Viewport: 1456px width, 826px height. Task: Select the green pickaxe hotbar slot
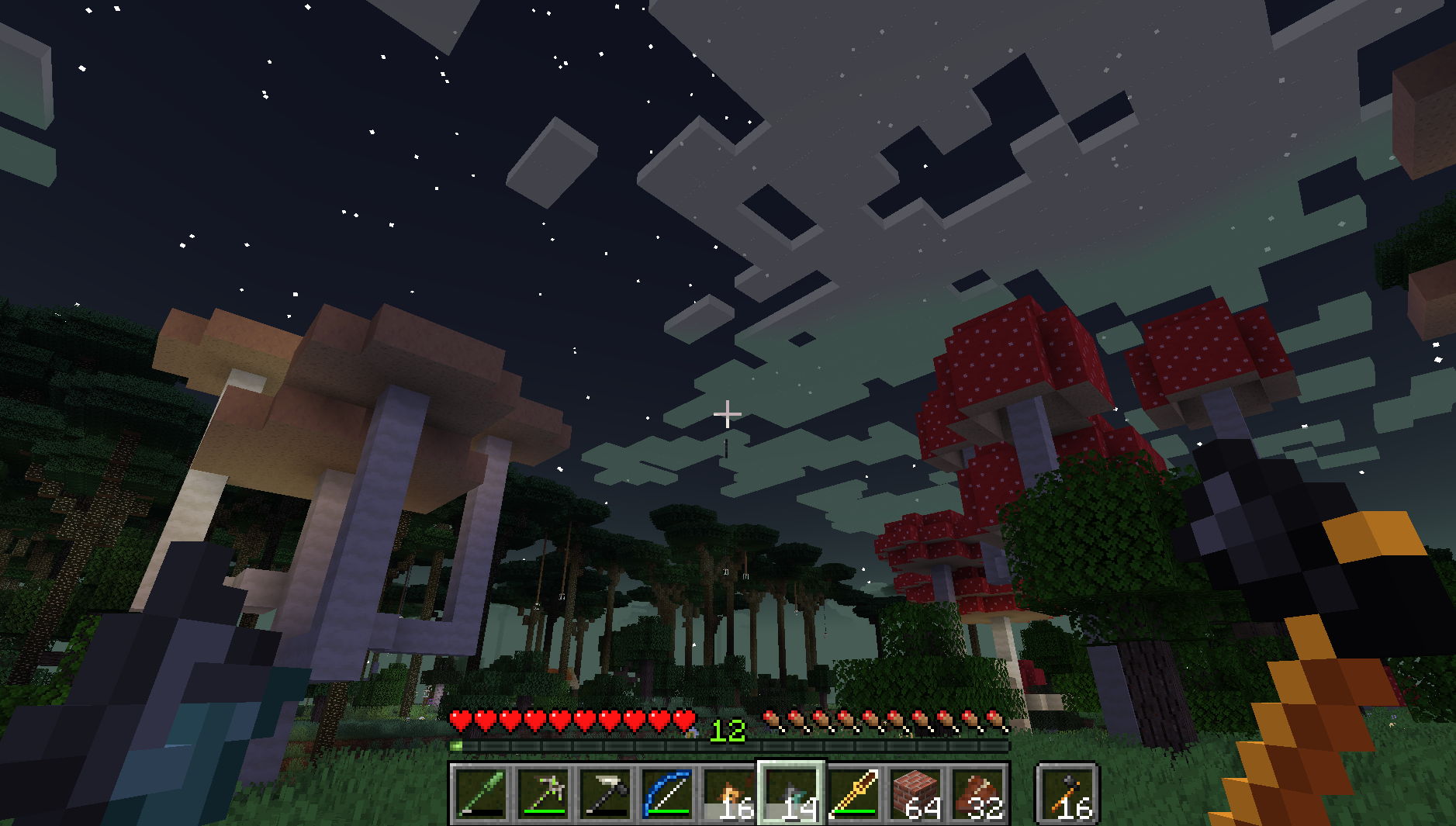coord(543,793)
